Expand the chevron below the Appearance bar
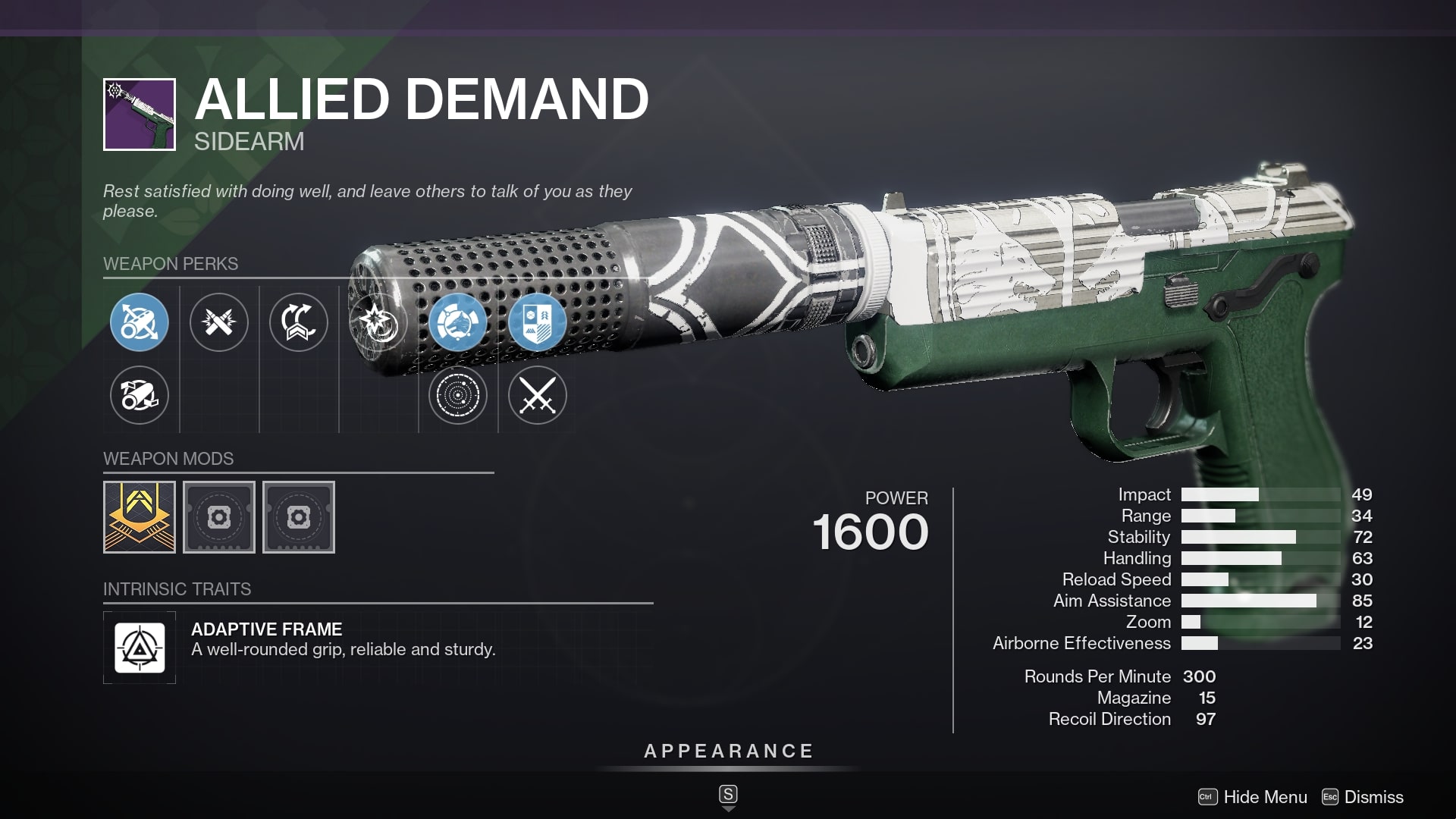Screen dimensions: 1456x819 pyautogui.click(x=728, y=807)
